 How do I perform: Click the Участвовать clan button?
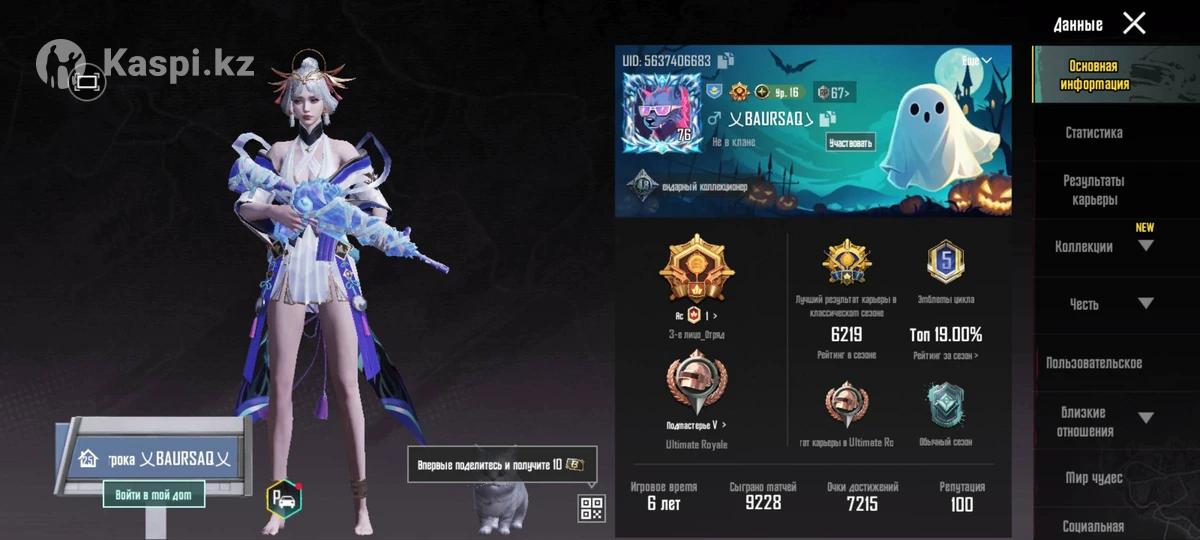[x=851, y=142]
